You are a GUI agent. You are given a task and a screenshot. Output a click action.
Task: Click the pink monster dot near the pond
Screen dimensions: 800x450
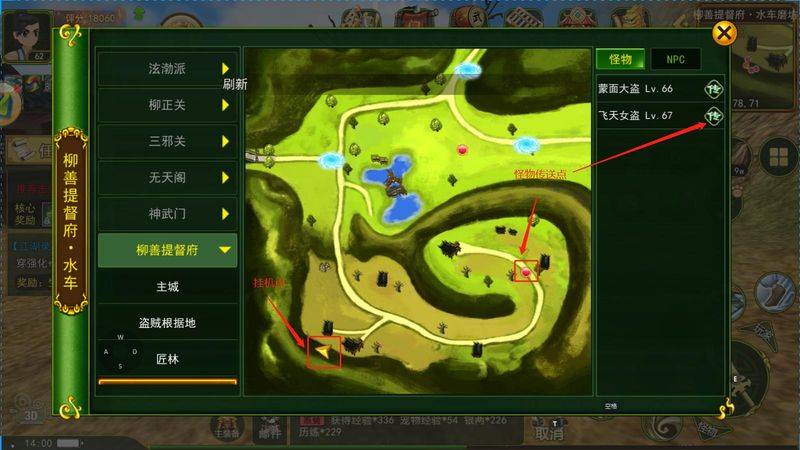tap(462, 150)
